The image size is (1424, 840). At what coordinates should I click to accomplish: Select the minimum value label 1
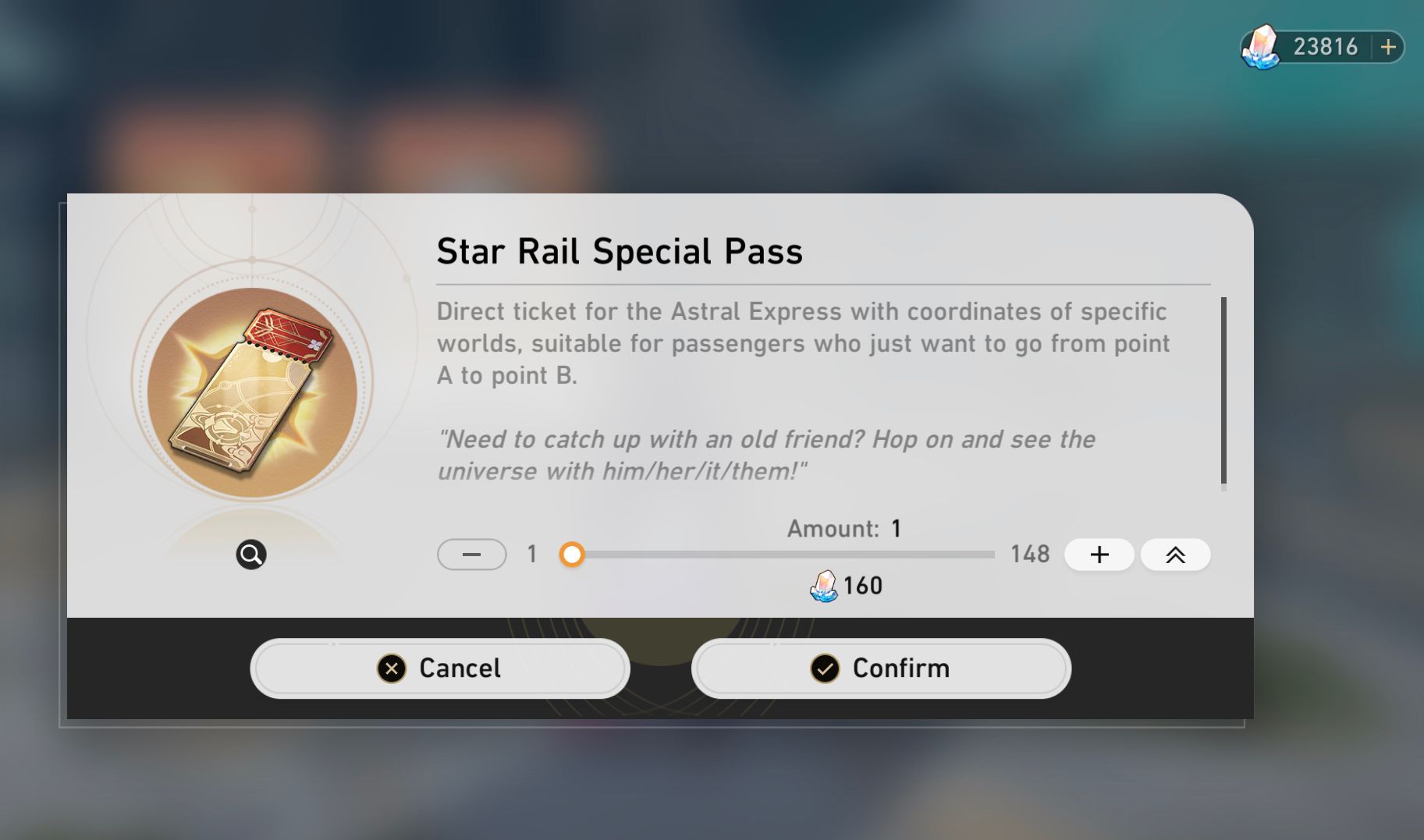[532, 554]
